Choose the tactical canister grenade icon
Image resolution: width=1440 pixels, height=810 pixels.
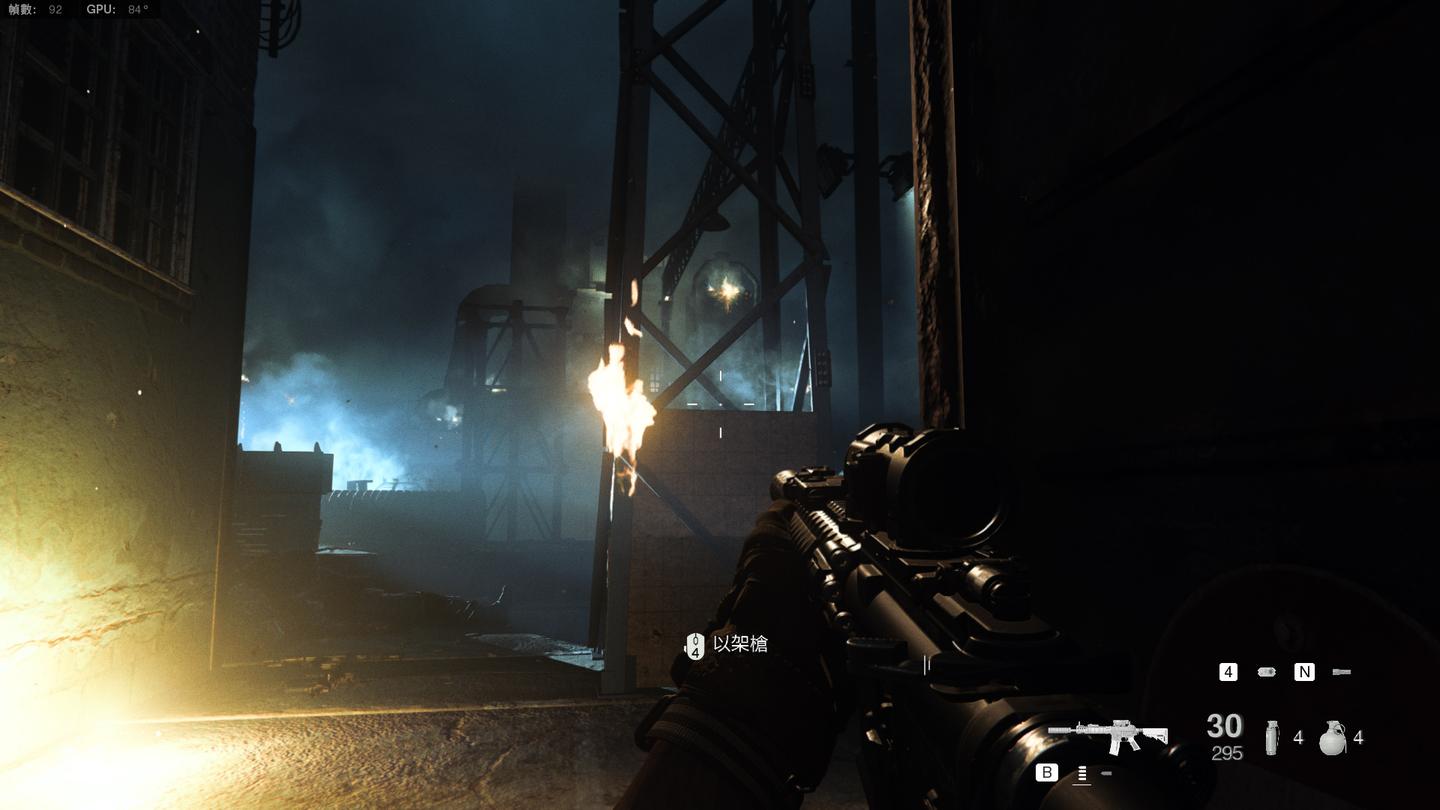1271,738
